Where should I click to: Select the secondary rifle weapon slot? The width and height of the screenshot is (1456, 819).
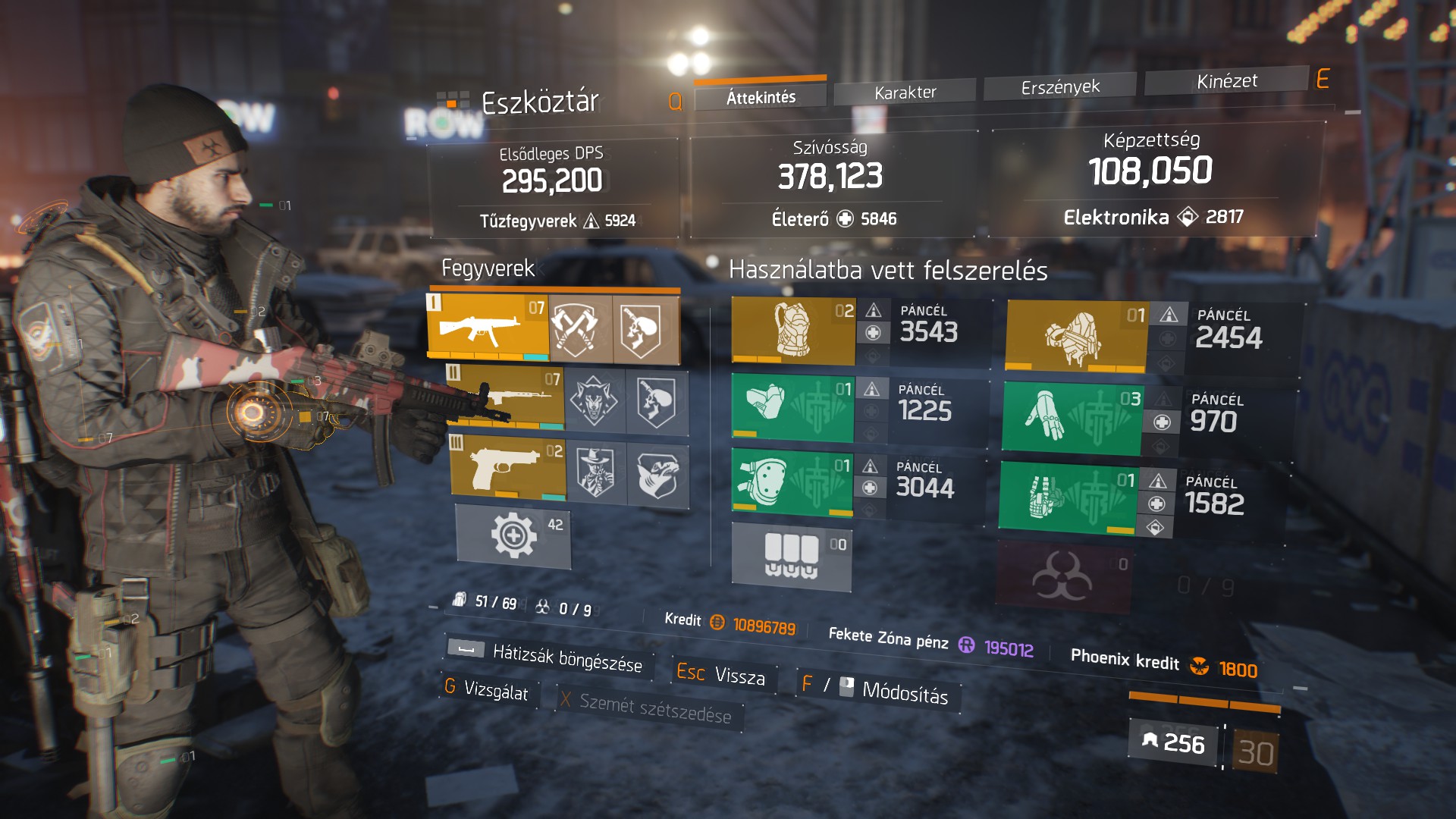pos(506,397)
